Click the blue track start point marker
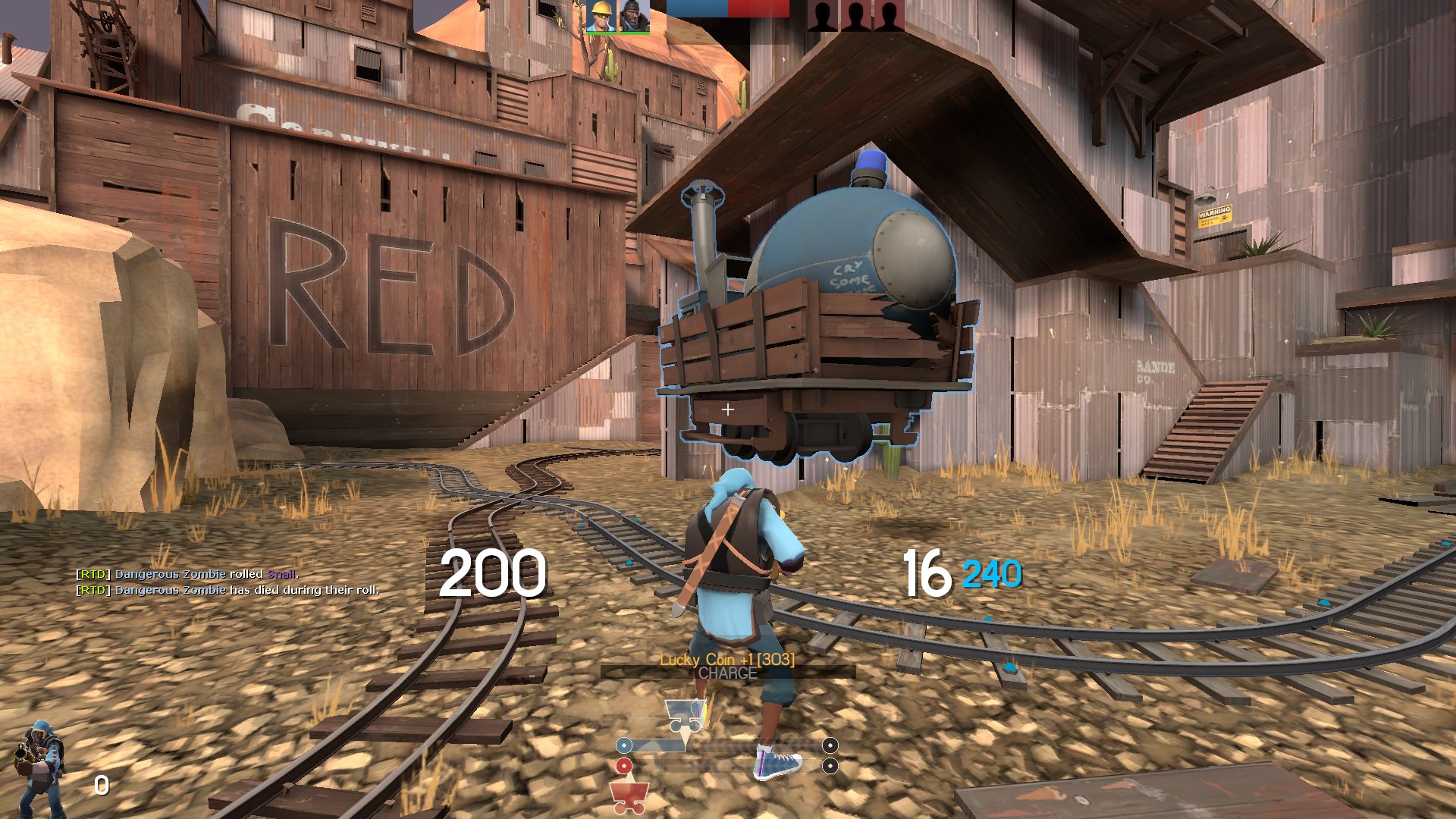The image size is (1456, 819). point(624,745)
